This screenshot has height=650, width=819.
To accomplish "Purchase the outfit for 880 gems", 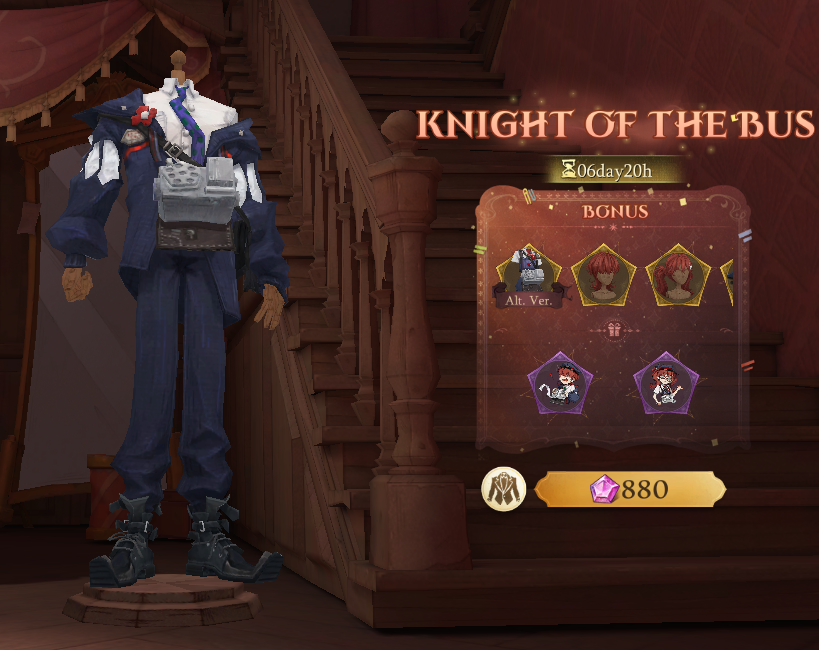I will 630,490.
